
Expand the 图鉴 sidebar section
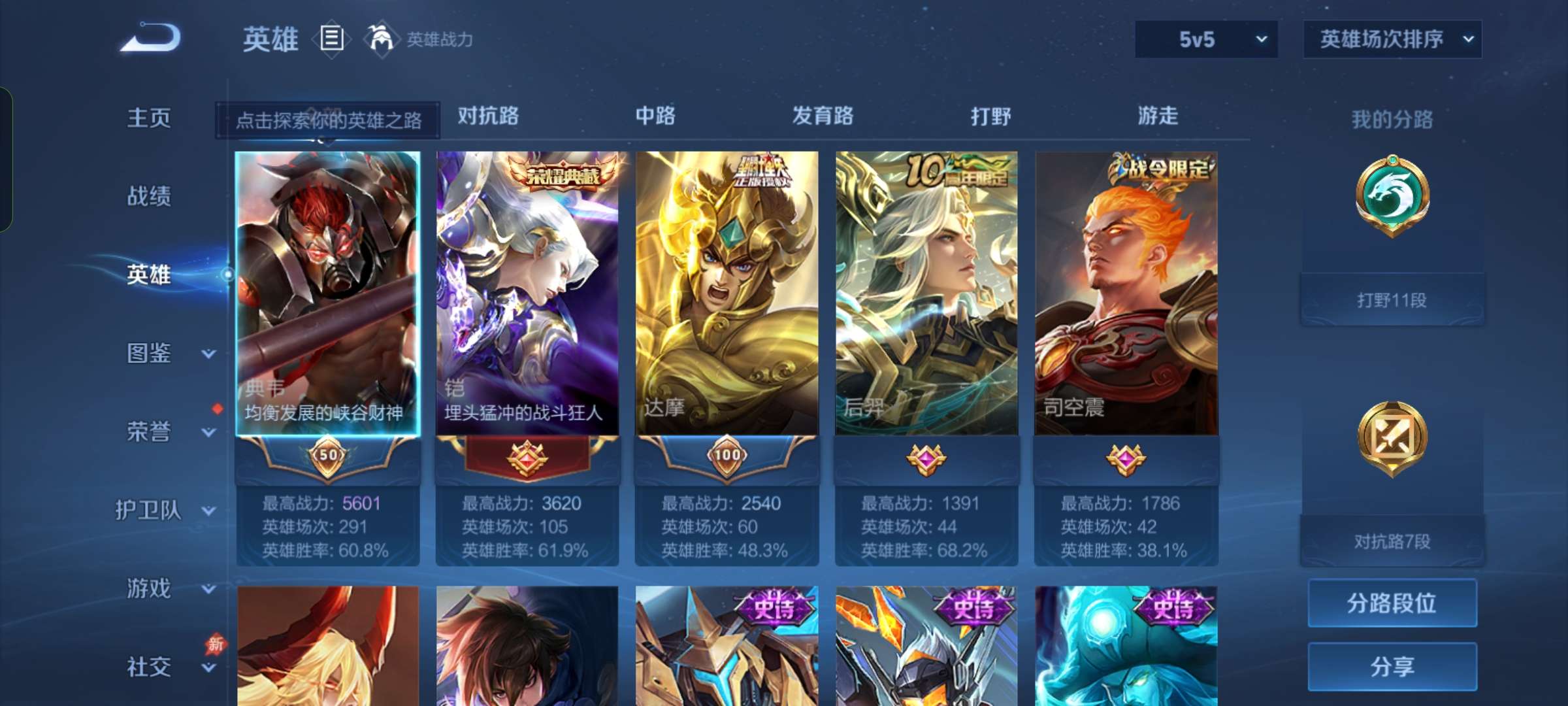pyautogui.click(x=149, y=353)
